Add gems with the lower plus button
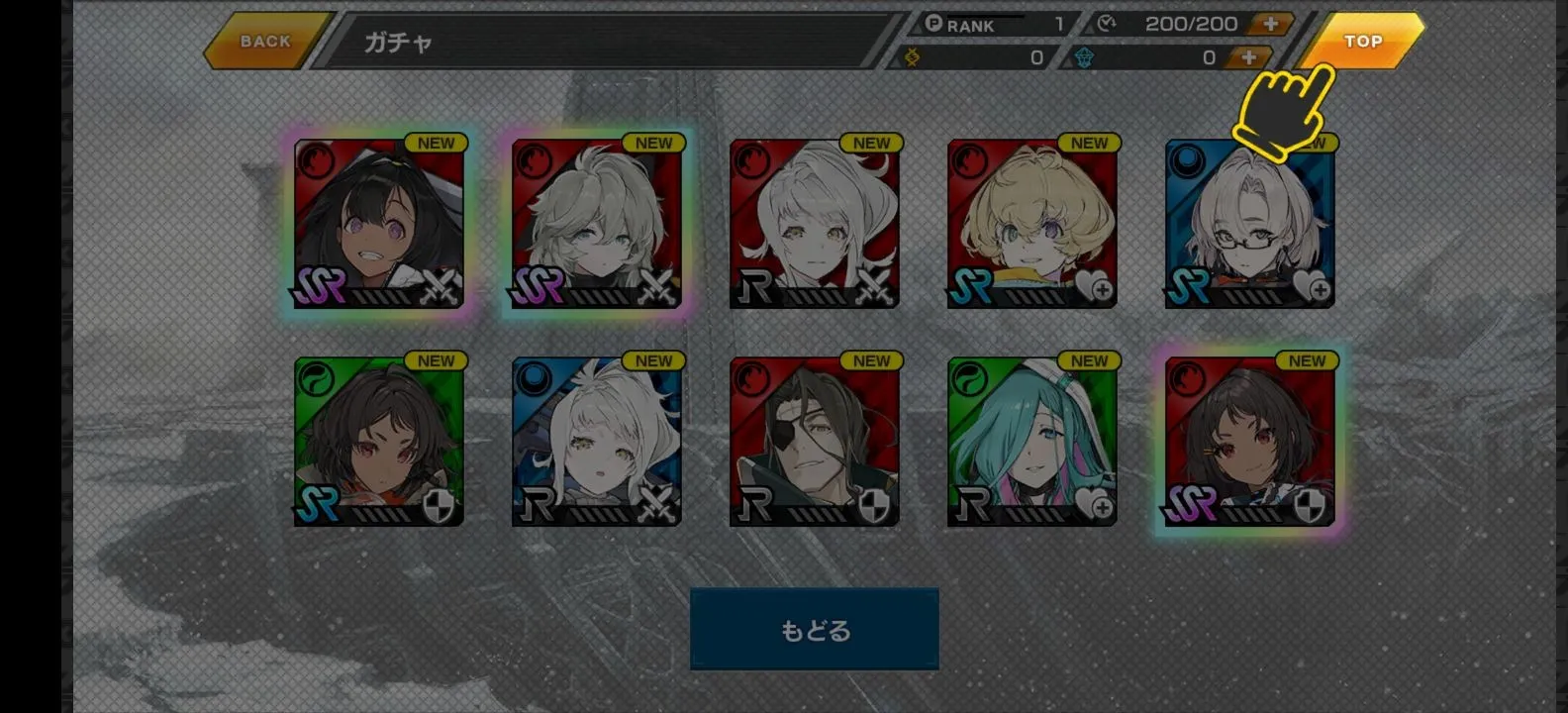Image resolution: width=1568 pixels, height=713 pixels. click(1248, 57)
